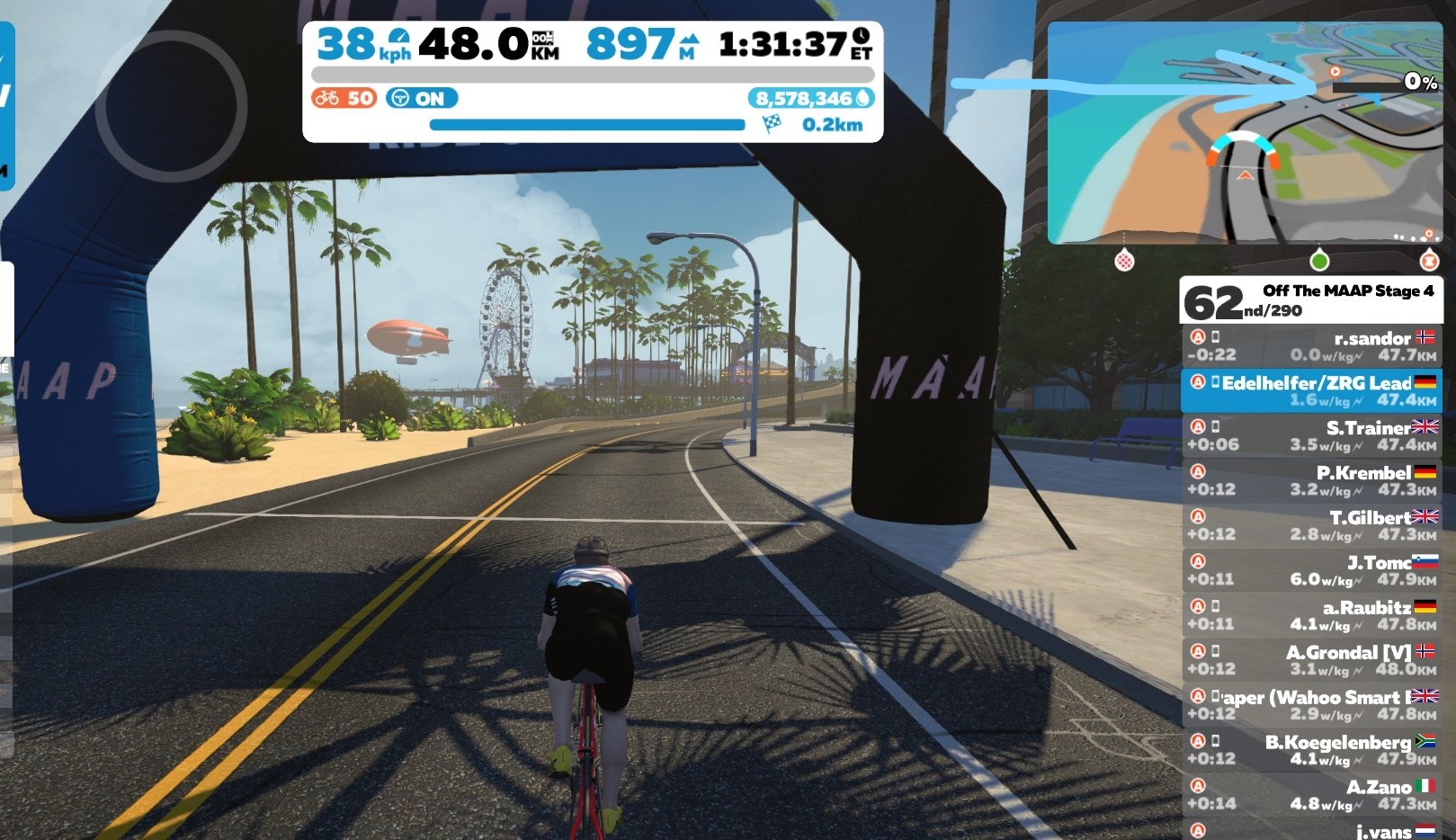Select A.Grondal [V] rider row
The height and width of the screenshot is (840, 1456).
[1311, 660]
